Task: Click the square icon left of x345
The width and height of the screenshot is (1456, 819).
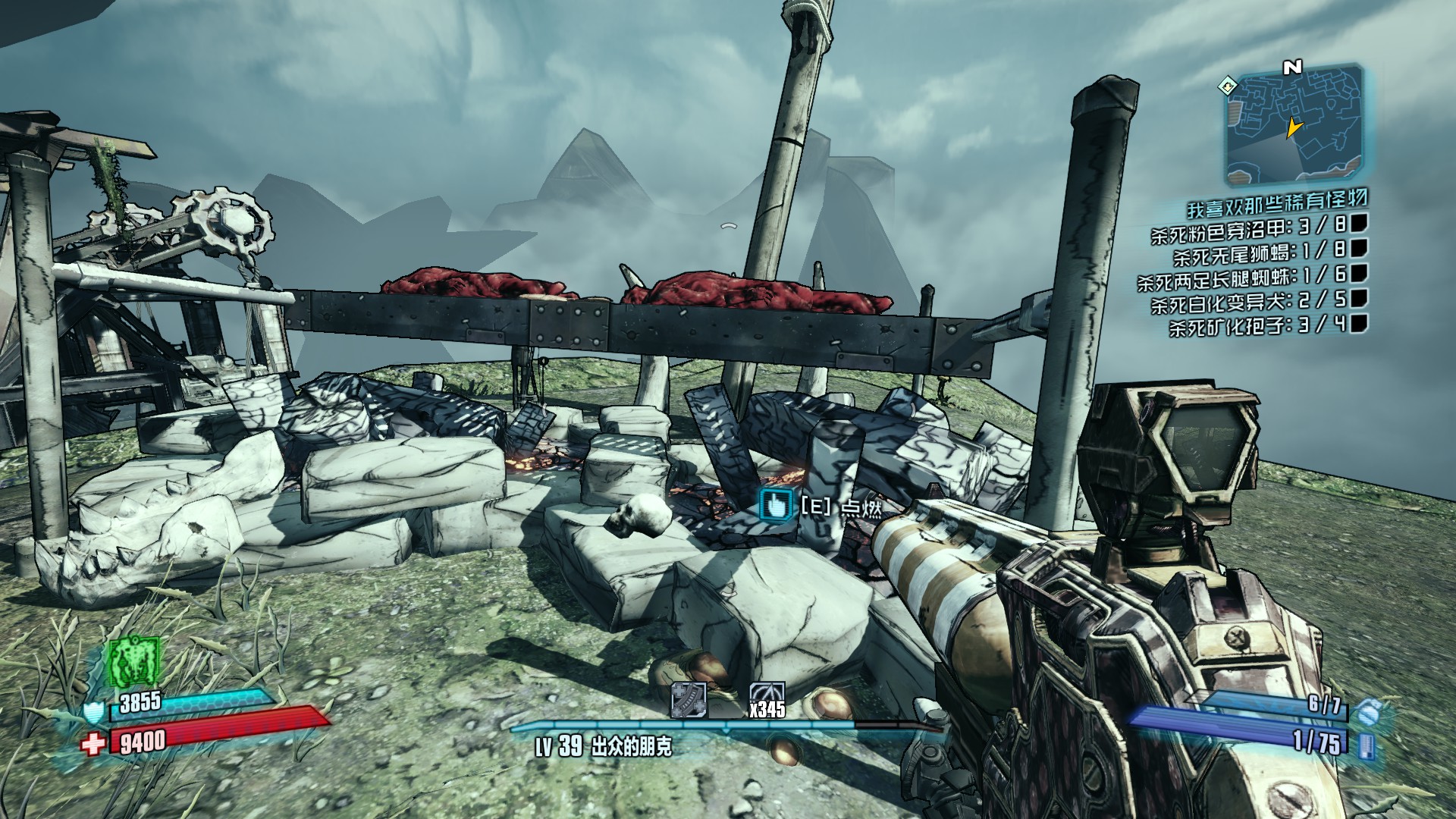Action: 689,700
